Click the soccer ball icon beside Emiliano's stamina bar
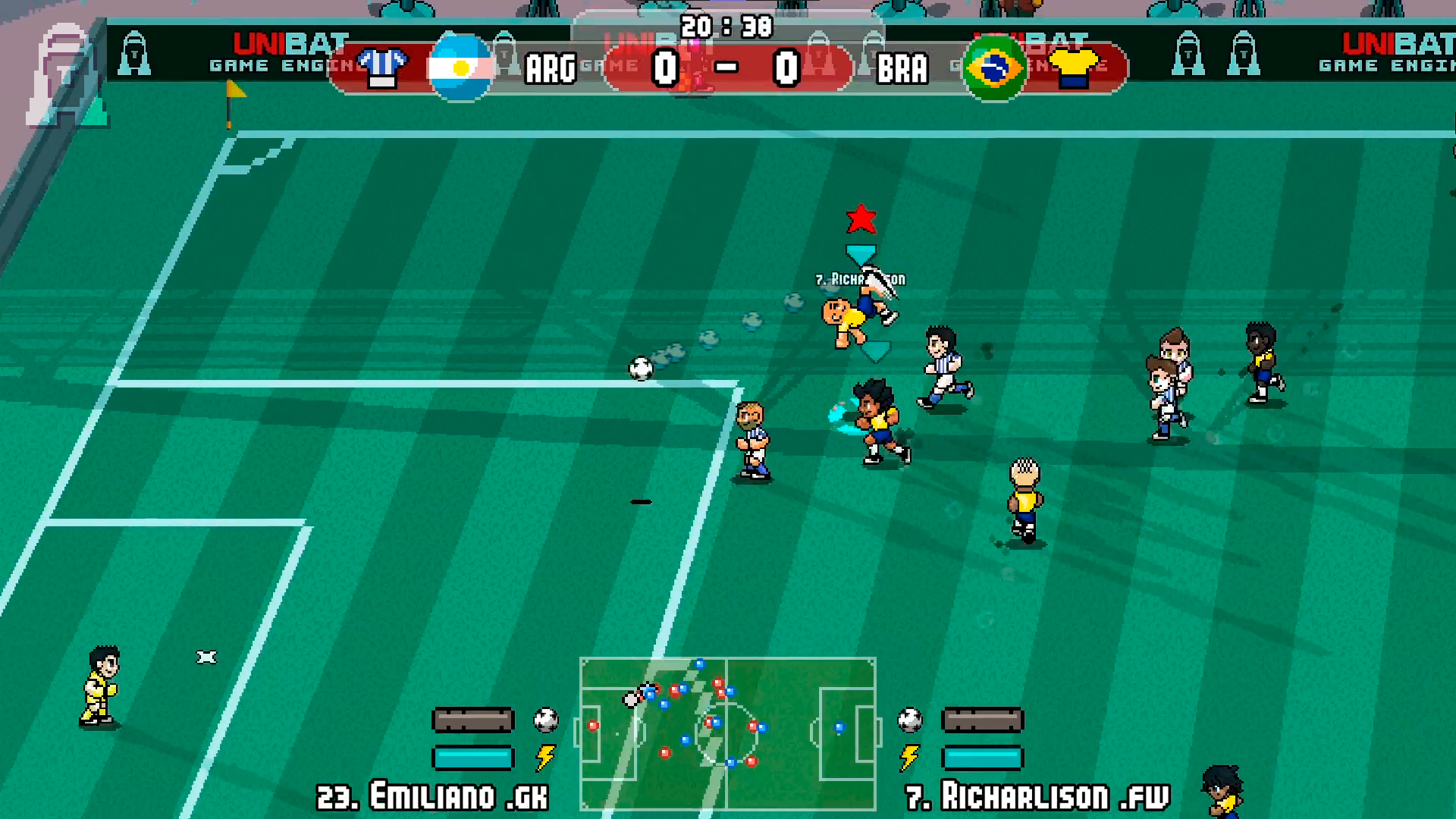The image size is (1456, 819). coord(544,720)
